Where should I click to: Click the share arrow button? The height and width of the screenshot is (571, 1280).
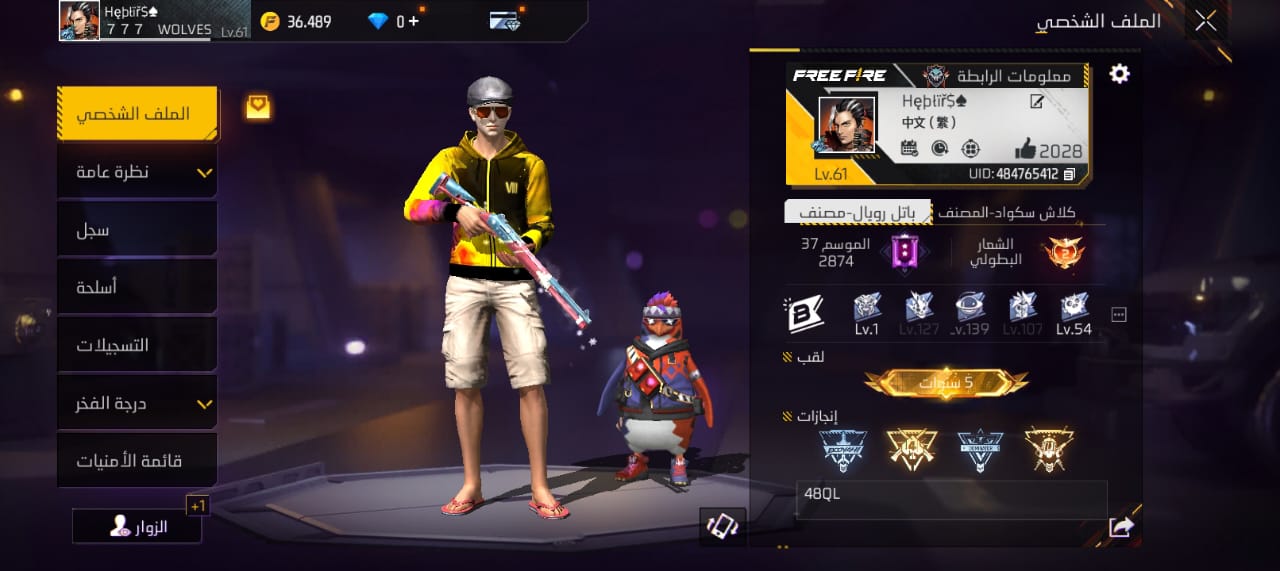tap(1121, 527)
